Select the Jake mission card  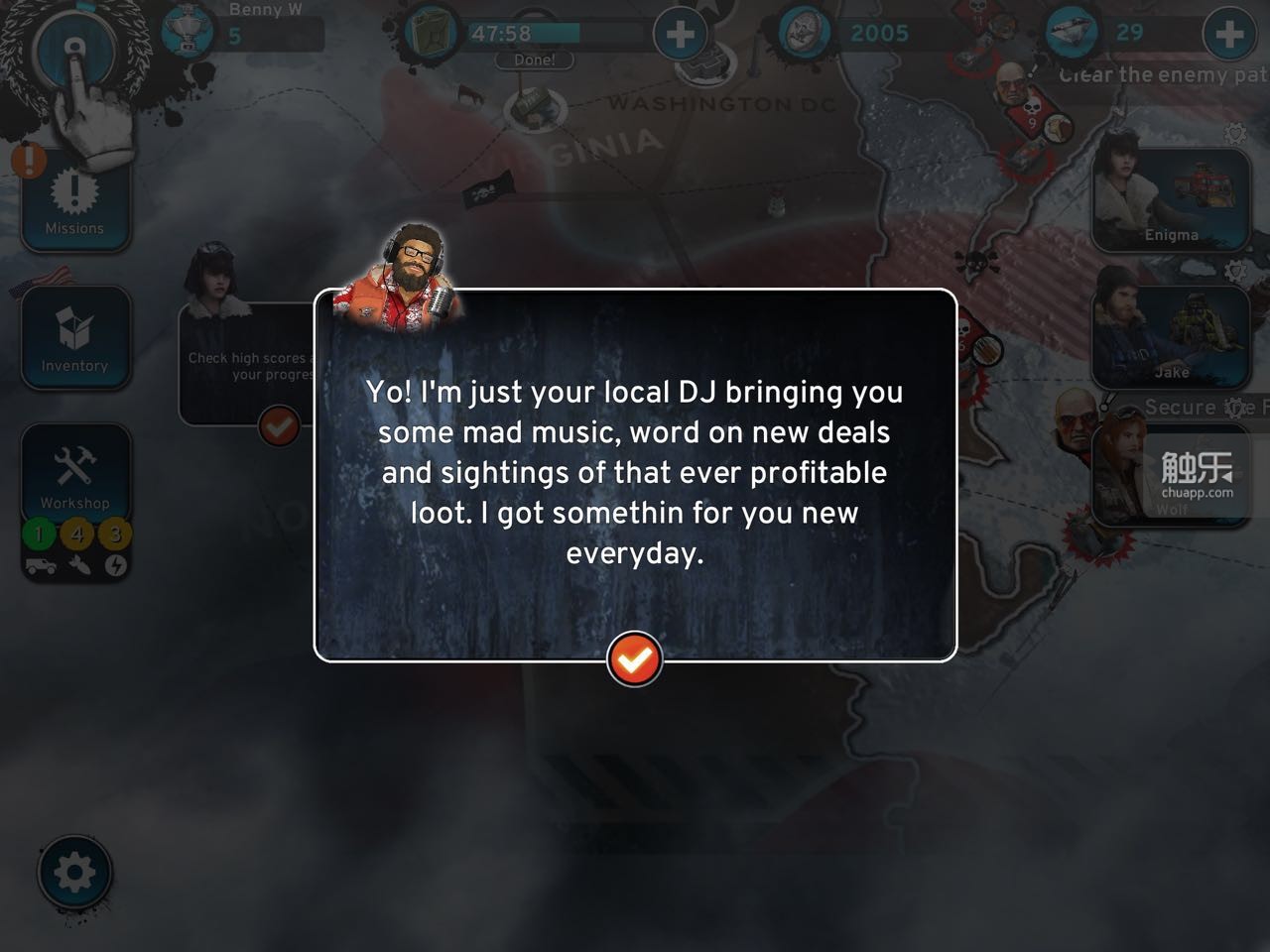(x=1171, y=339)
